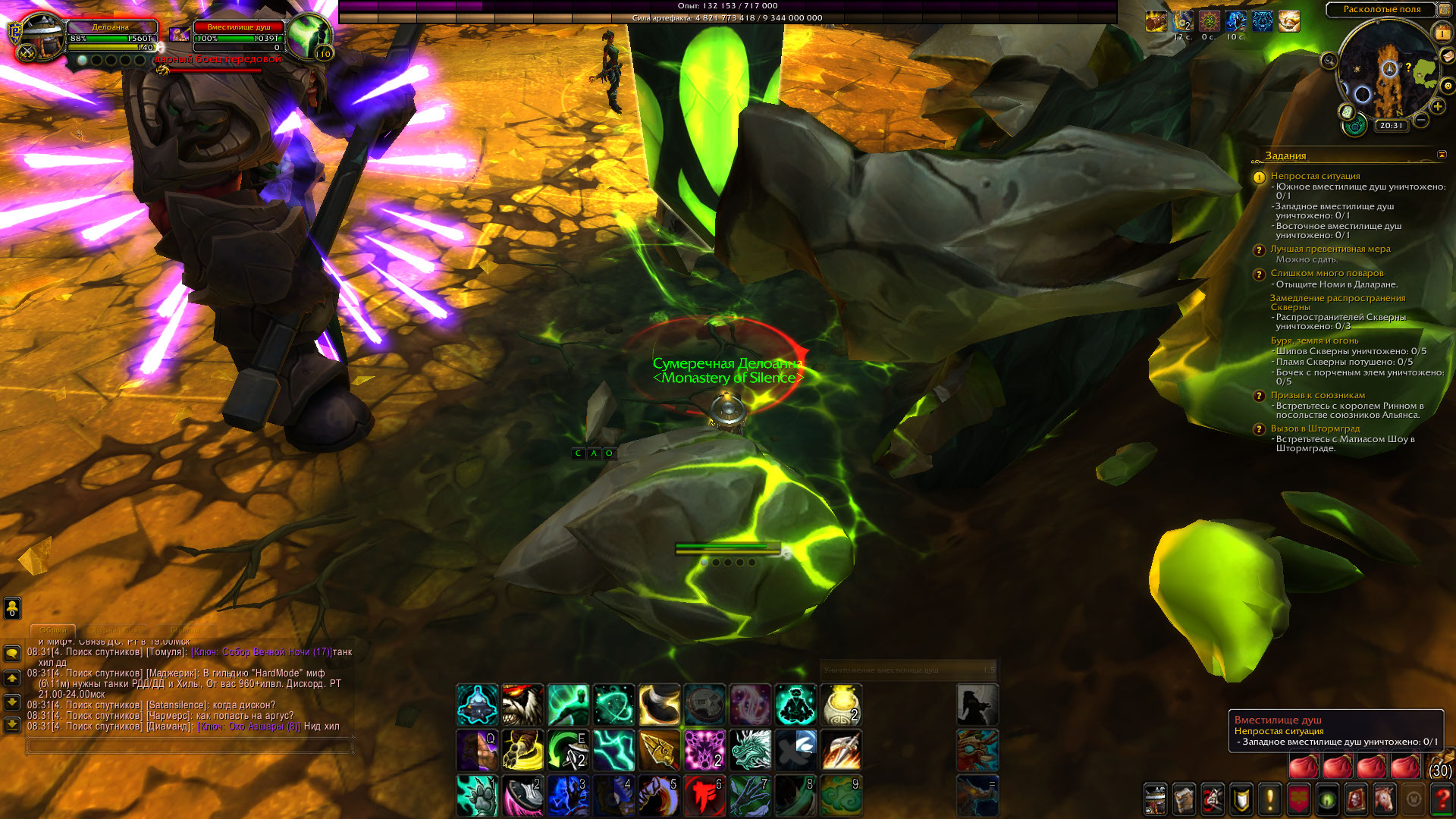
Task: Click the minimap zoom-in plus button
Action: click(1438, 107)
